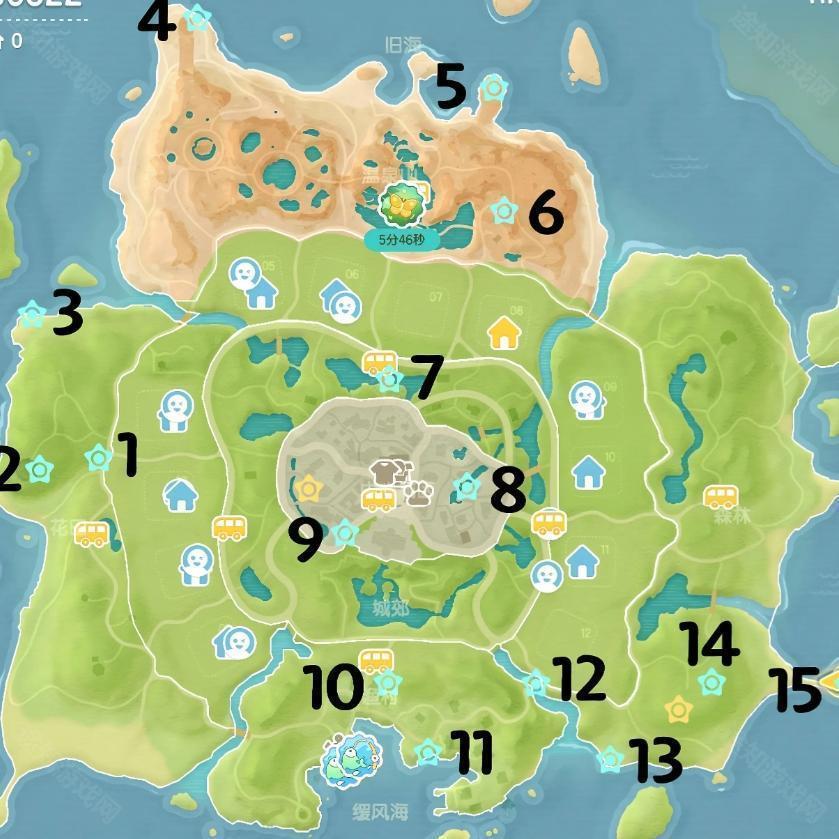Choose the bus stop marker in the forest area
The height and width of the screenshot is (839, 839).
click(720, 496)
